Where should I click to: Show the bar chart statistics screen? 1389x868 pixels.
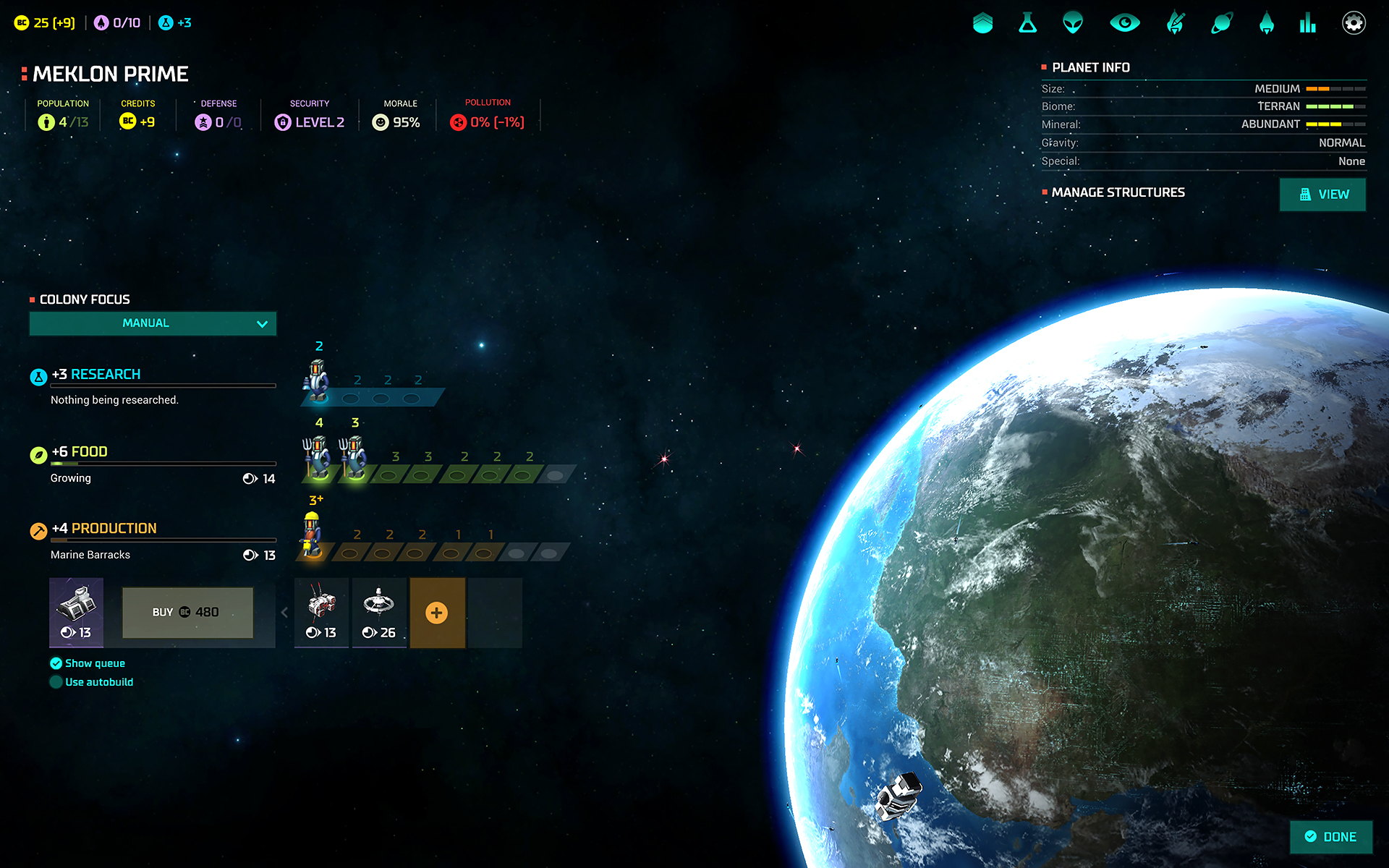[1307, 23]
